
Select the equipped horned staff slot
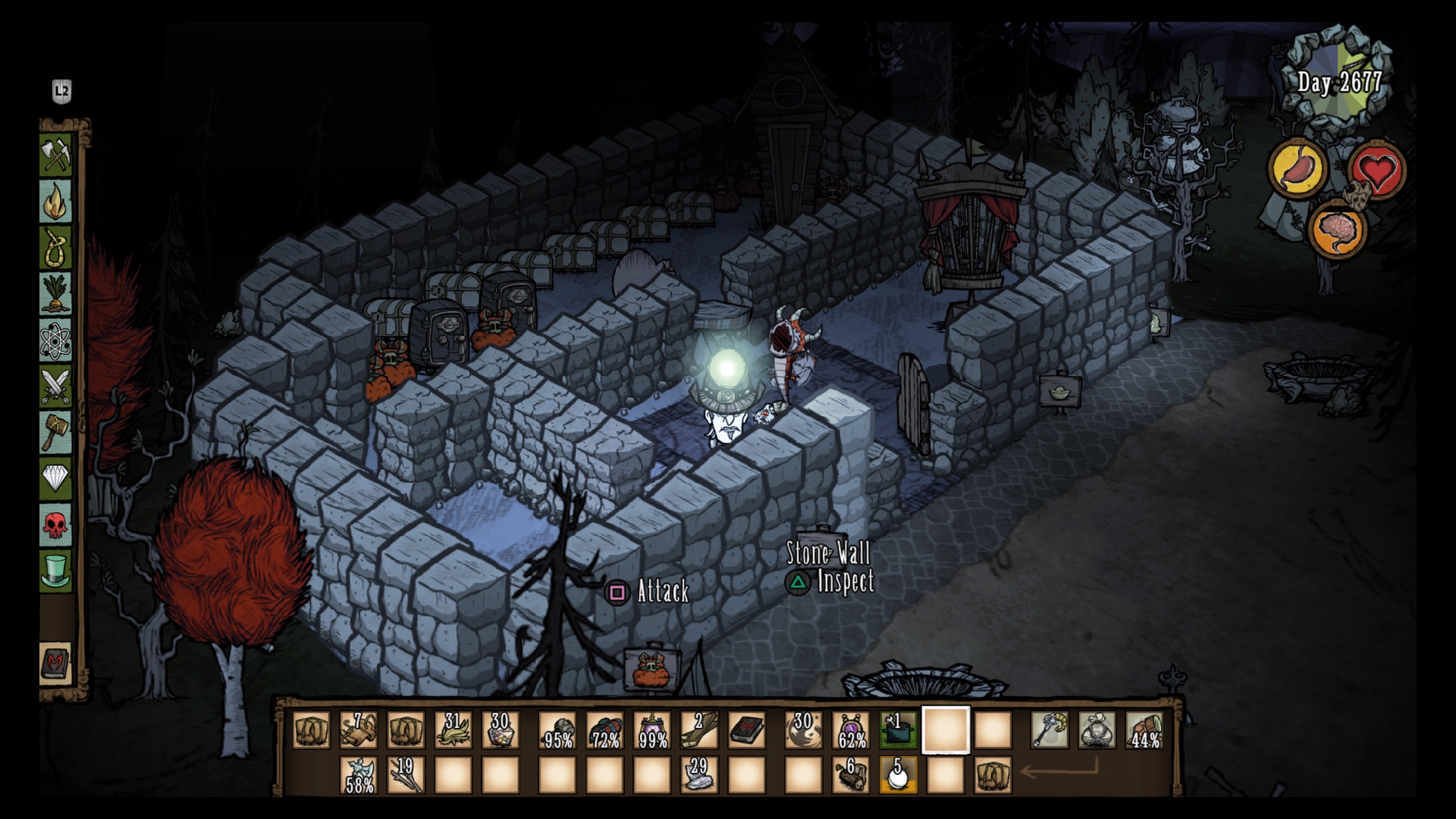(1050, 730)
